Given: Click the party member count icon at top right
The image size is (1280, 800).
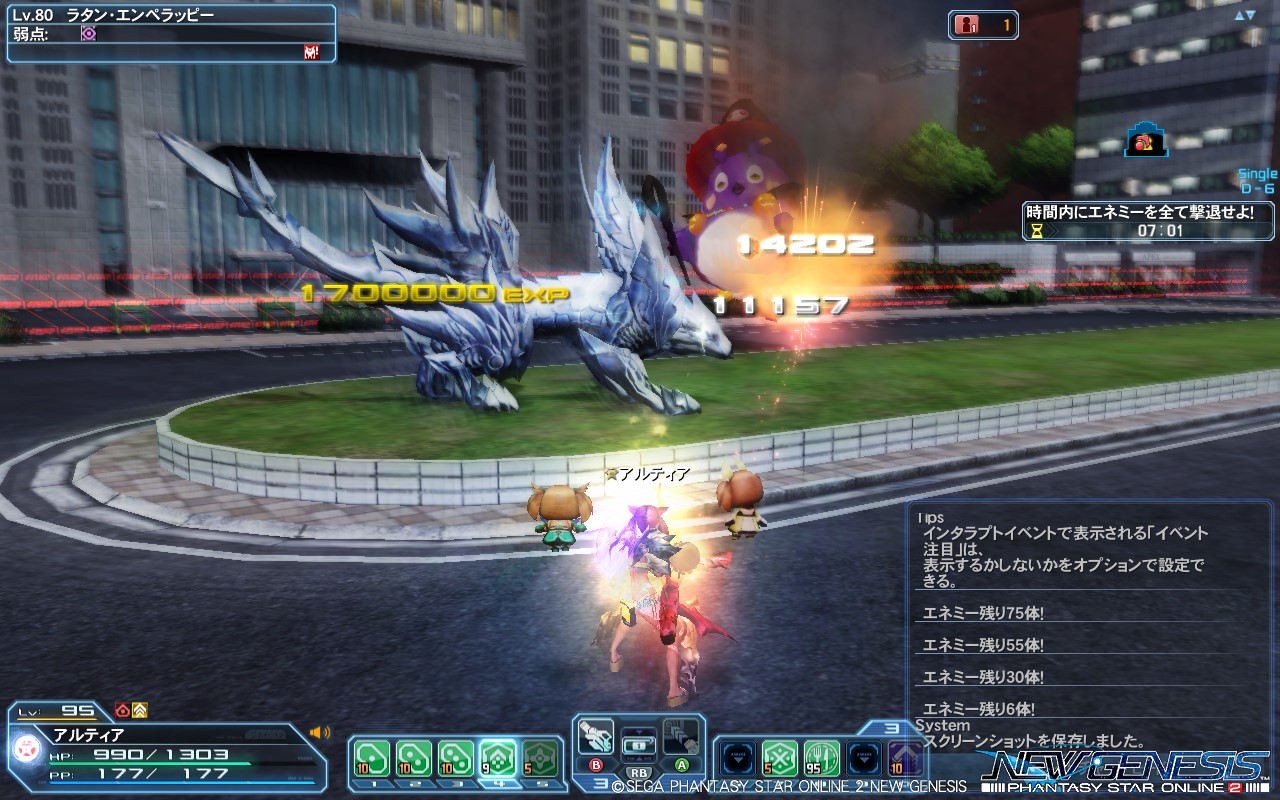Looking at the screenshot, I should coord(965,24).
